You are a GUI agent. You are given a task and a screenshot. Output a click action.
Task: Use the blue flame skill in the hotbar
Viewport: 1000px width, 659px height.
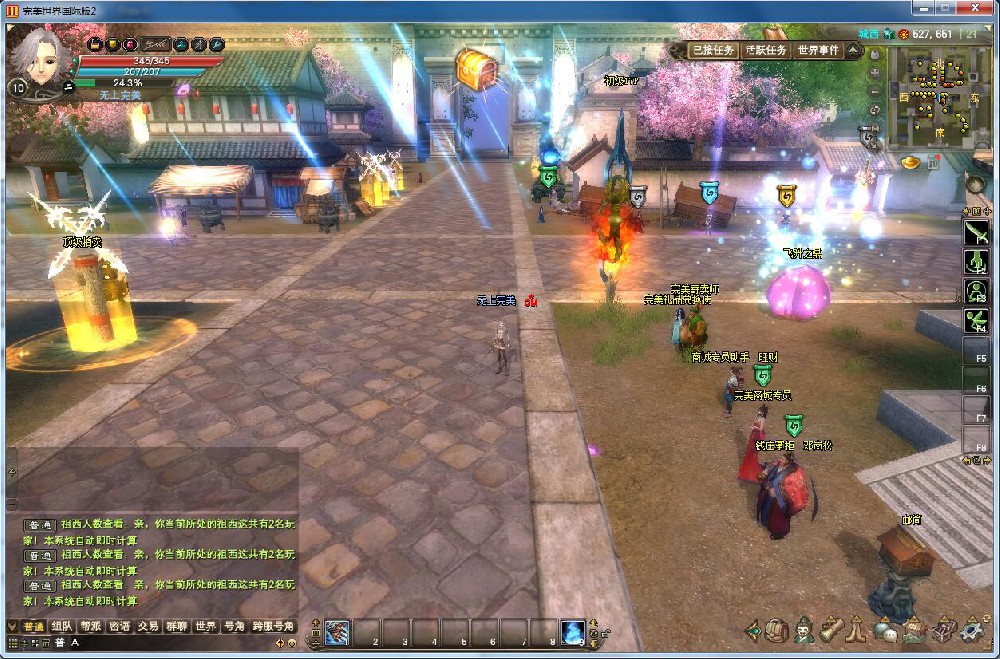pyautogui.click(x=572, y=633)
